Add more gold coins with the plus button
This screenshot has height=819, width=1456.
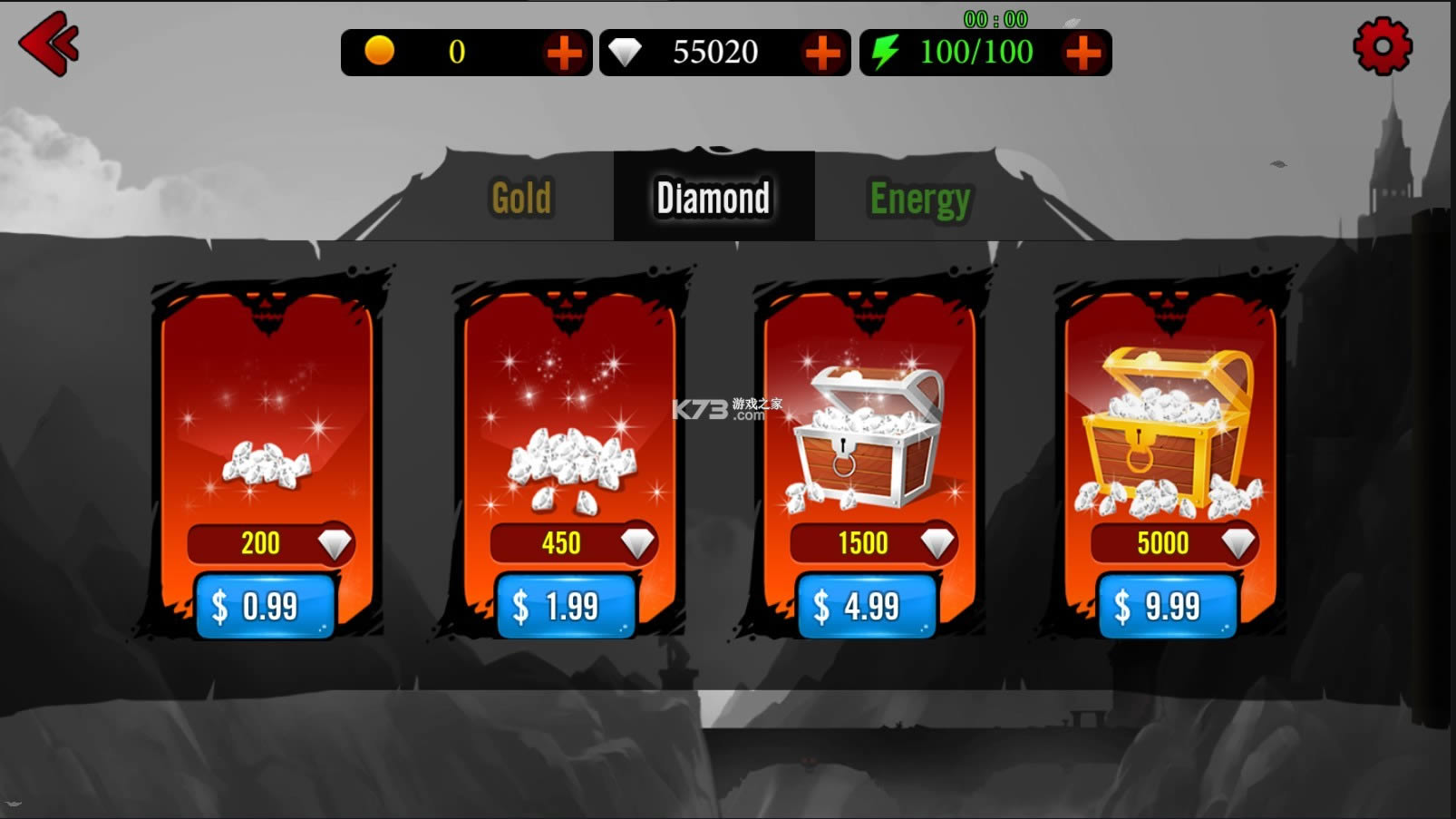tap(564, 53)
